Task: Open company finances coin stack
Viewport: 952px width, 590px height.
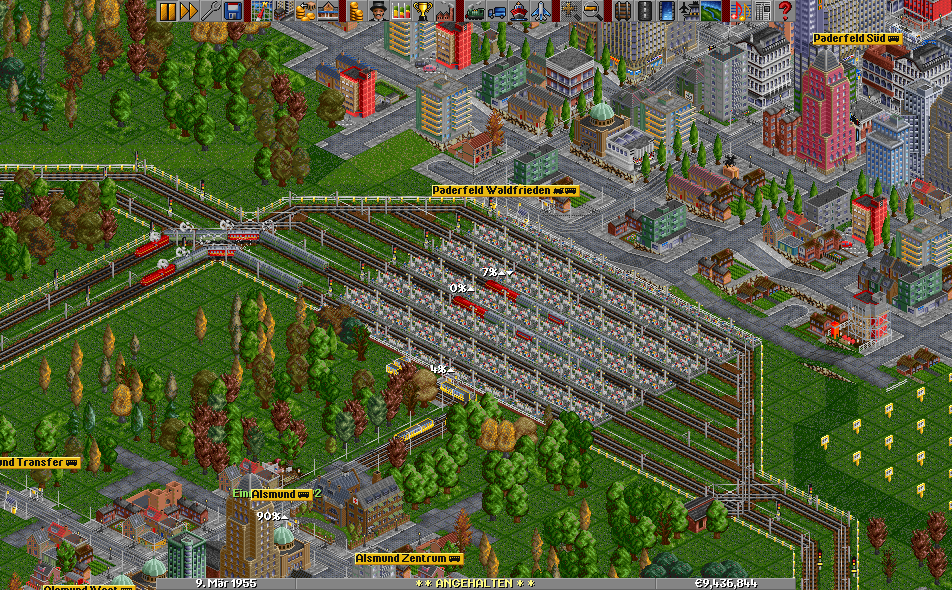Action: (x=357, y=11)
